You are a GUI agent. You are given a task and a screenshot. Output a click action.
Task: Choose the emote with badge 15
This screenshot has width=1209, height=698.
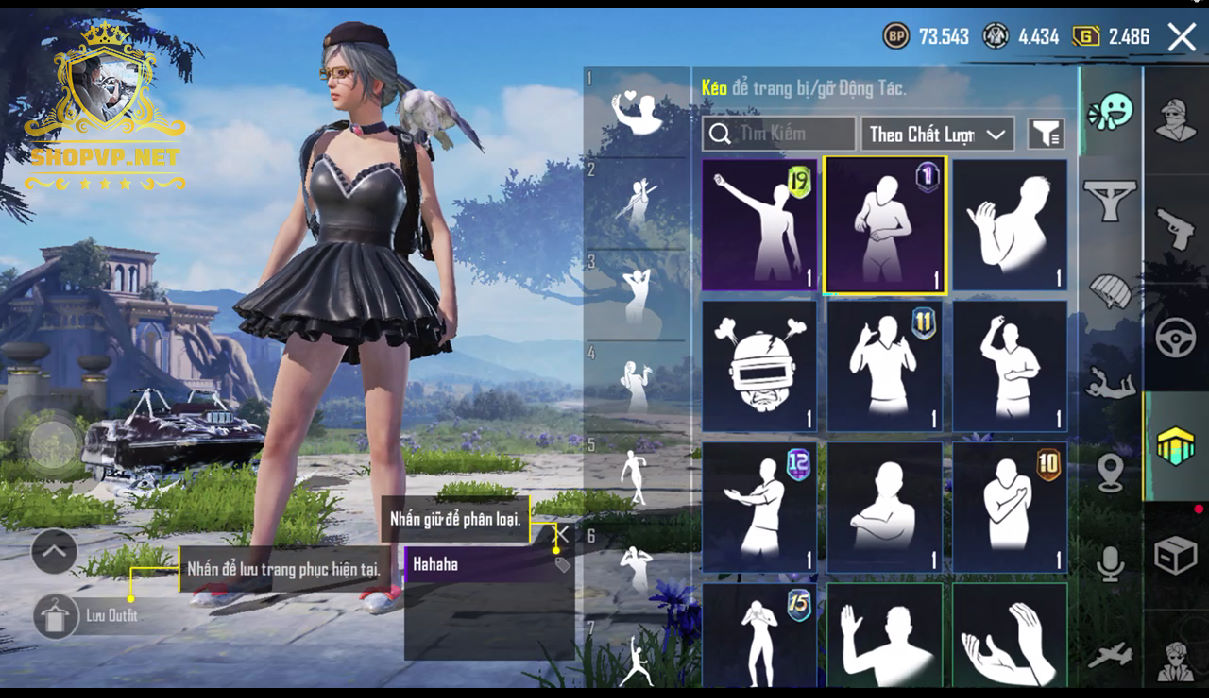(759, 635)
